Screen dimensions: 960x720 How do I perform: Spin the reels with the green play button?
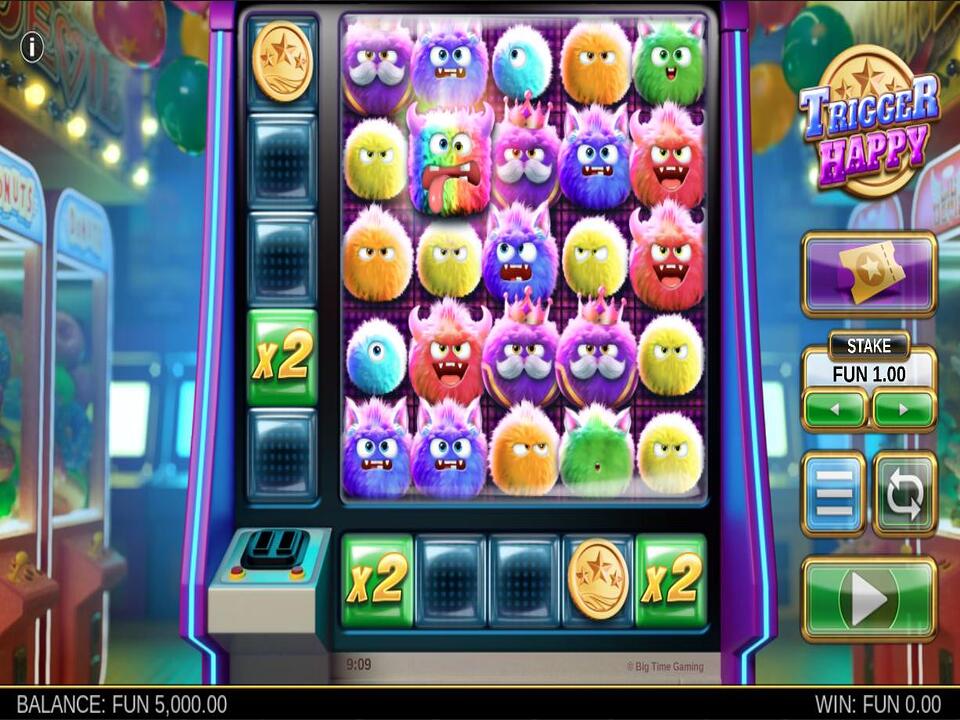tap(868, 599)
